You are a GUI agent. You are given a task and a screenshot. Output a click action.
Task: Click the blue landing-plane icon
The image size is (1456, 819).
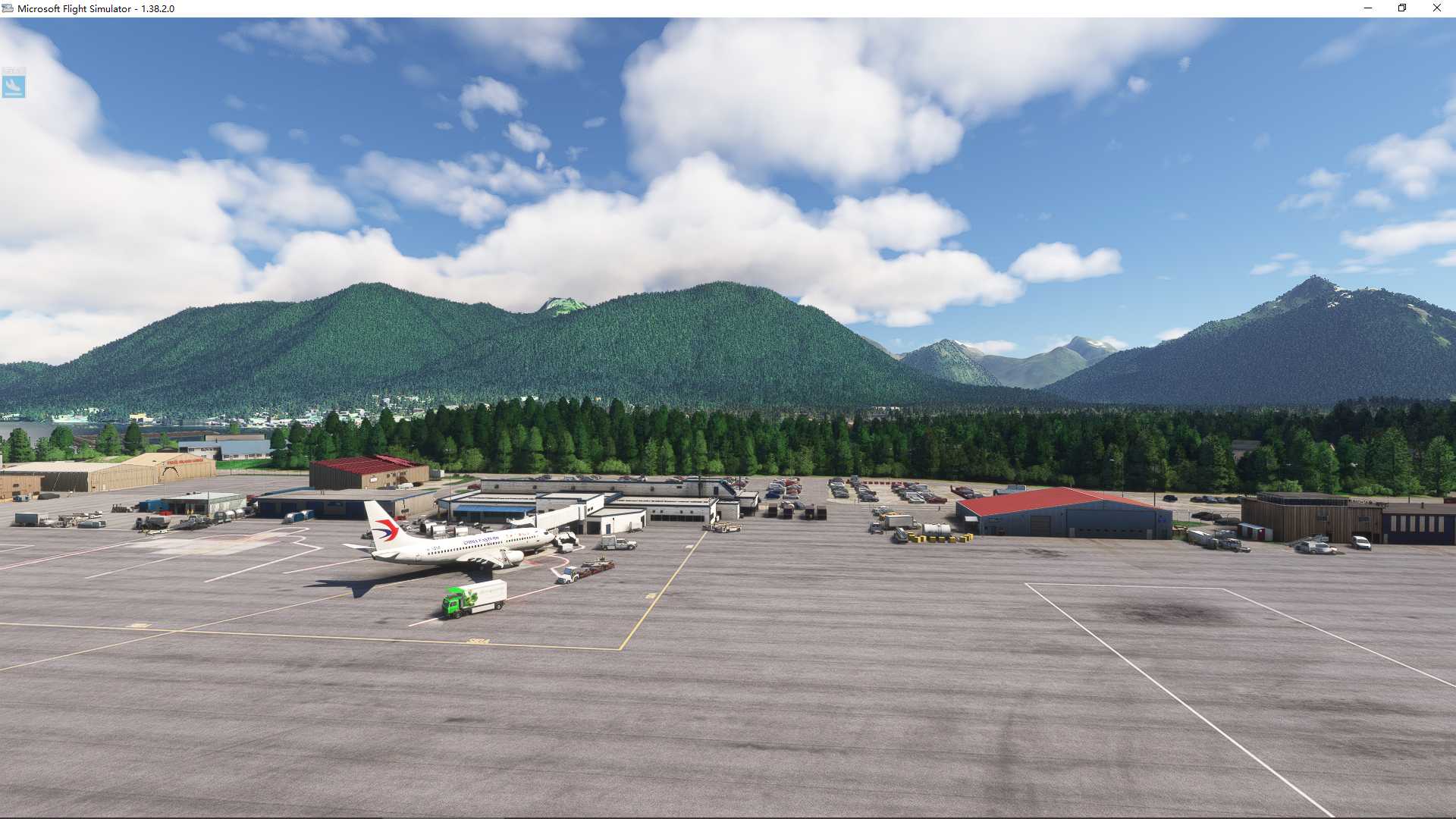pos(14,86)
